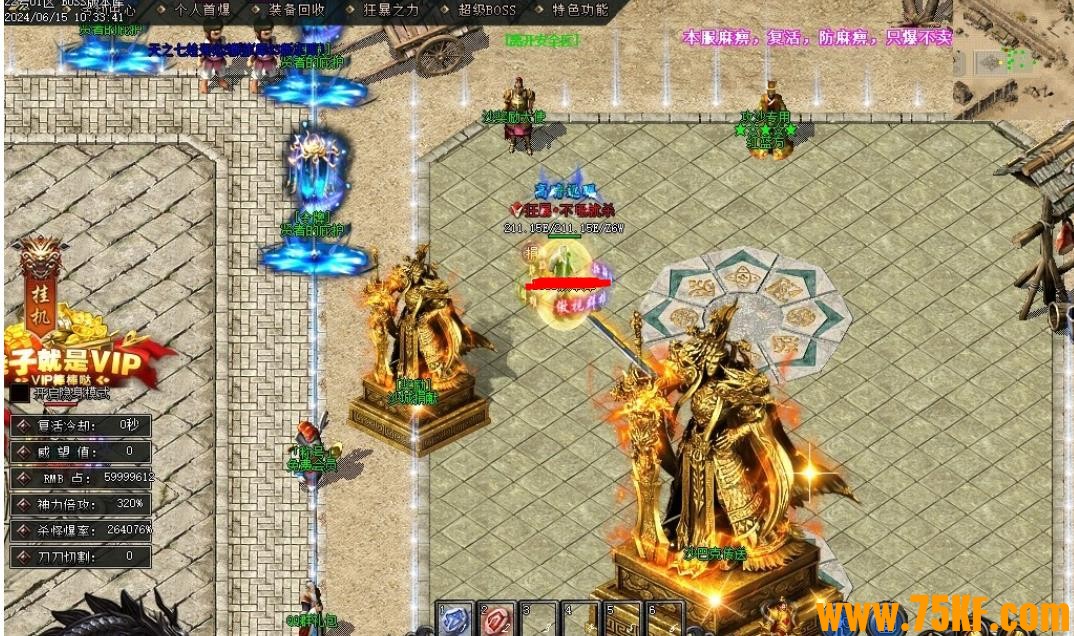Open the 个人首爆 menu
1074x636 pixels.
[x=202, y=10]
